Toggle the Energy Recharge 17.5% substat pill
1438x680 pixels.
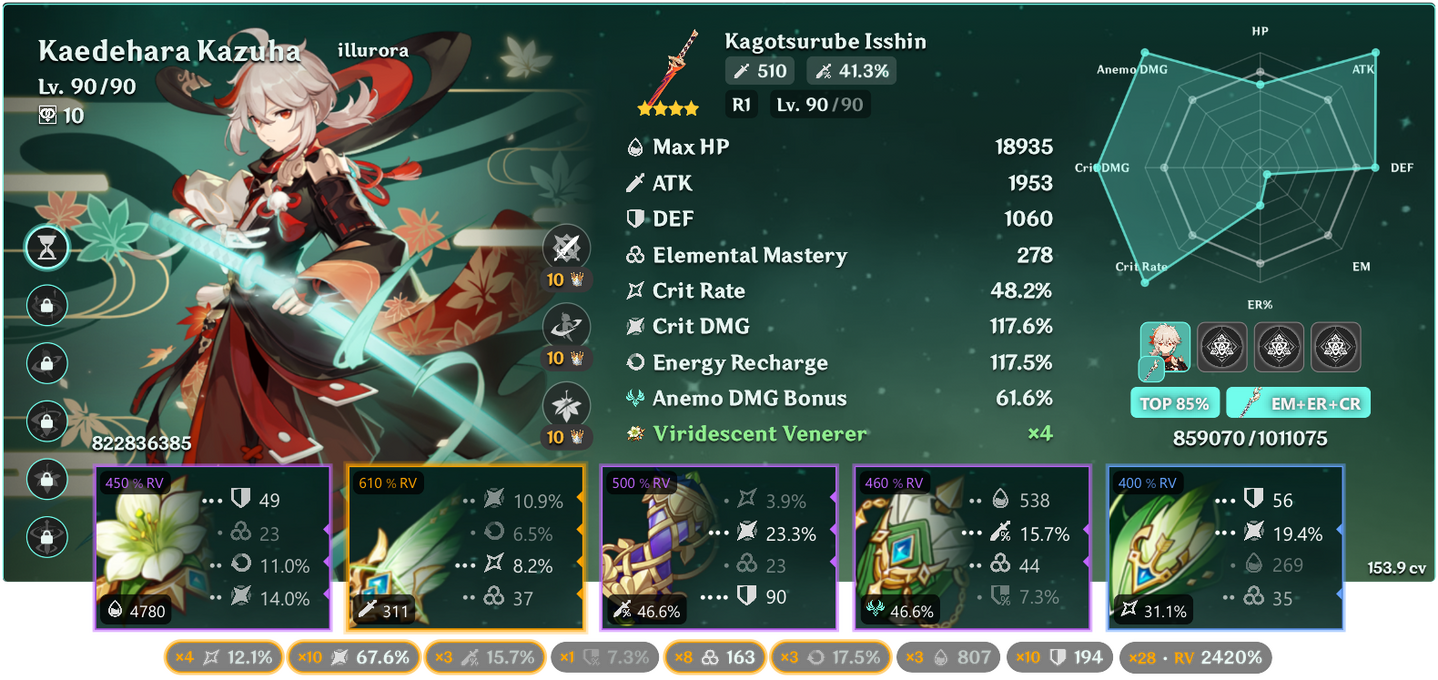(x=832, y=657)
